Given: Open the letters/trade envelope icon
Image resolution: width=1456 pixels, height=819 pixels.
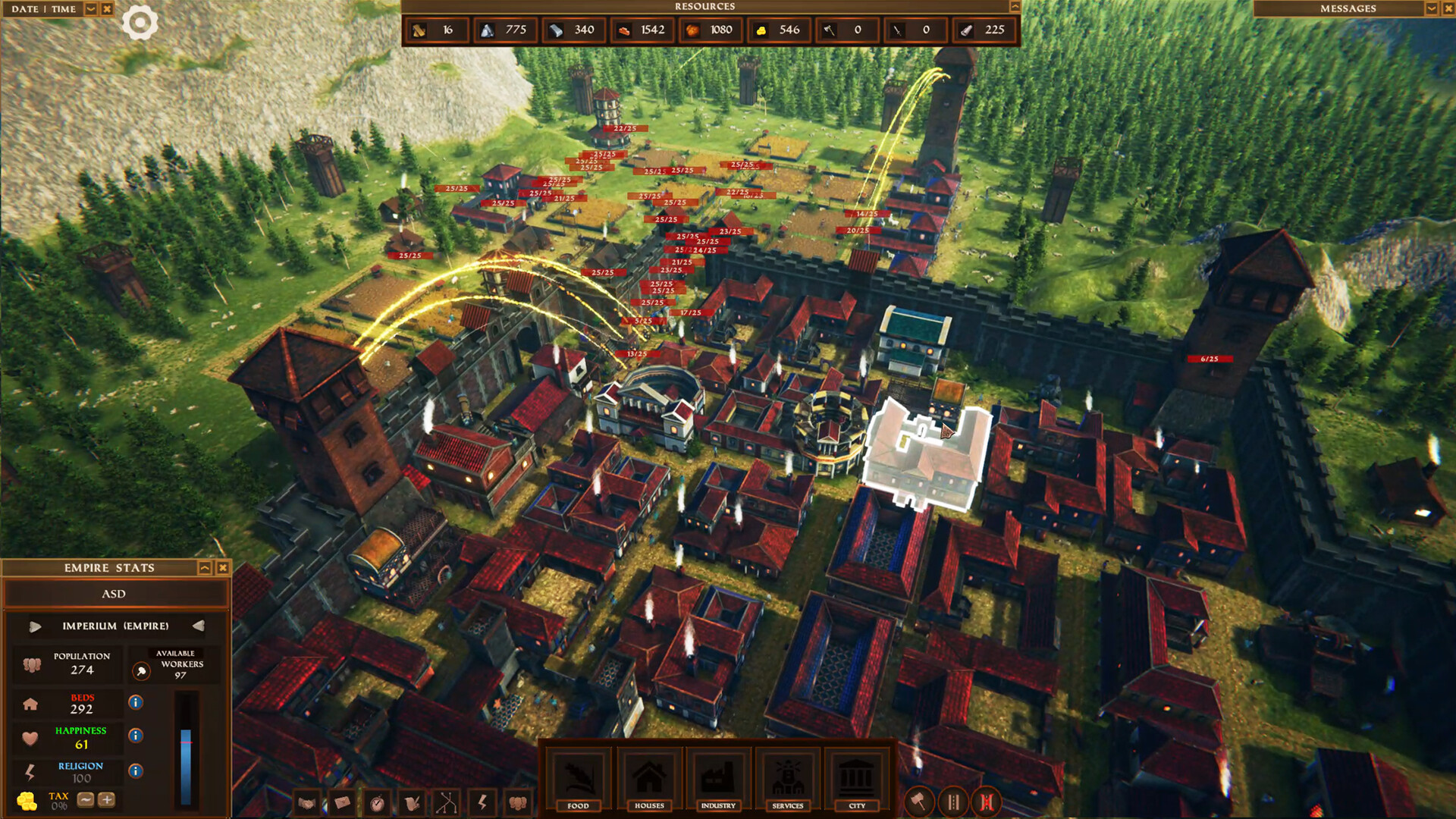Looking at the screenshot, I should point(341,802).
